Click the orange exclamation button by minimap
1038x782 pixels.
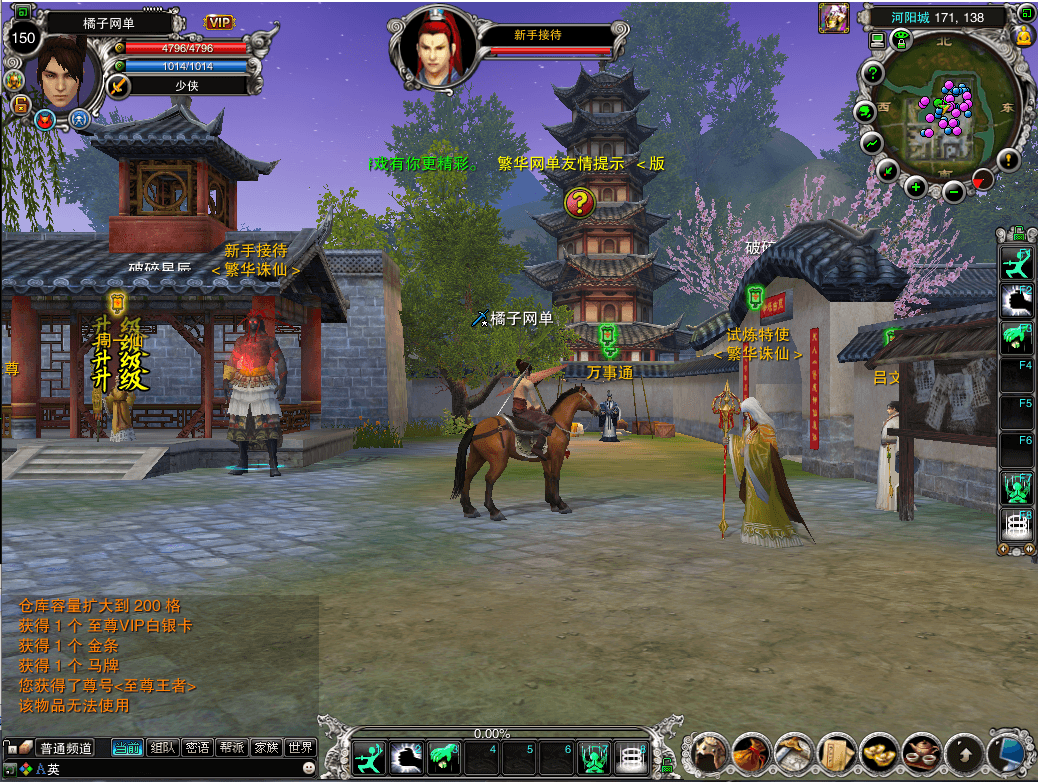click(1008, 158)
